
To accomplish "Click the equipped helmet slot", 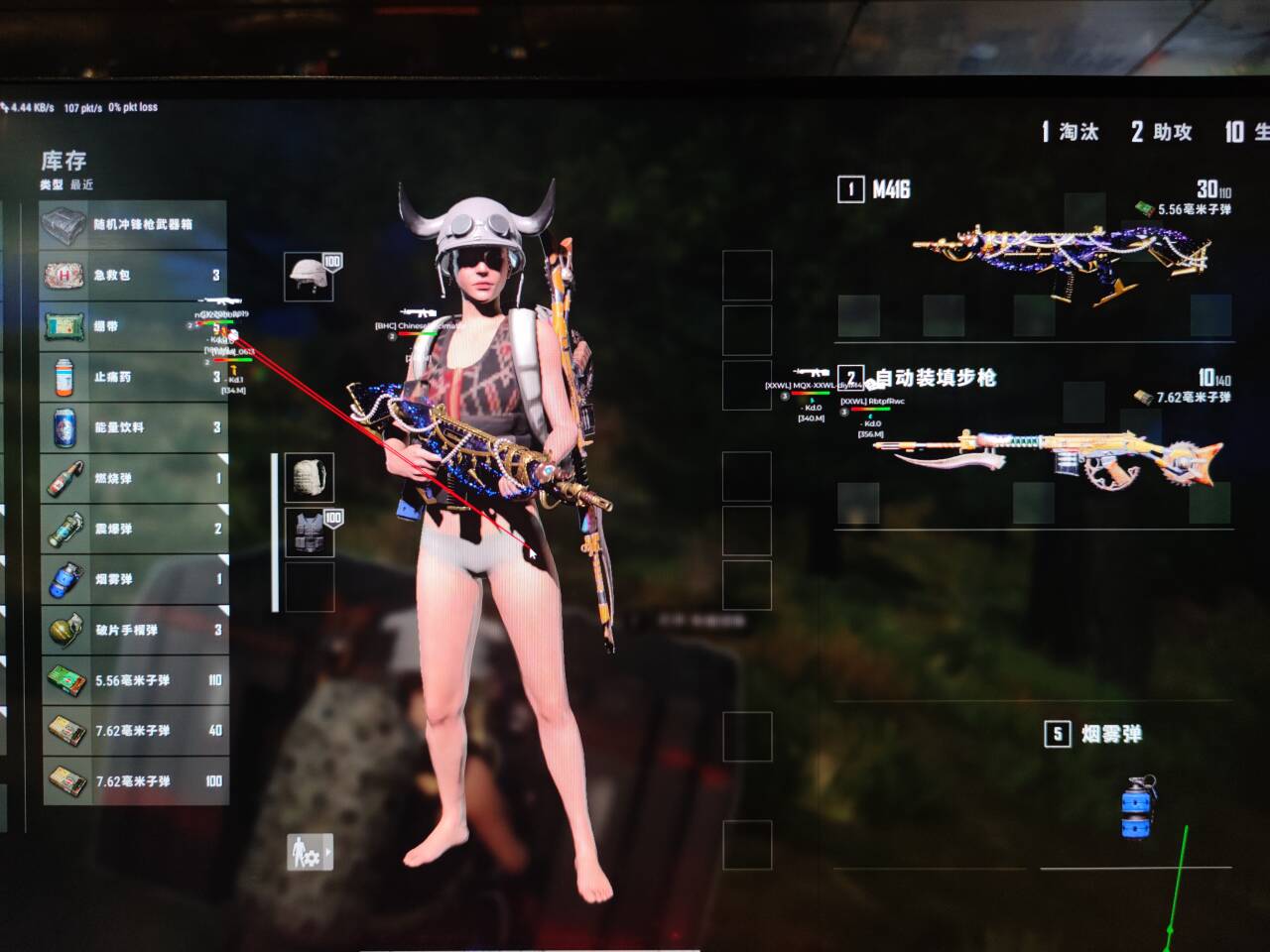I will point(310,276).
